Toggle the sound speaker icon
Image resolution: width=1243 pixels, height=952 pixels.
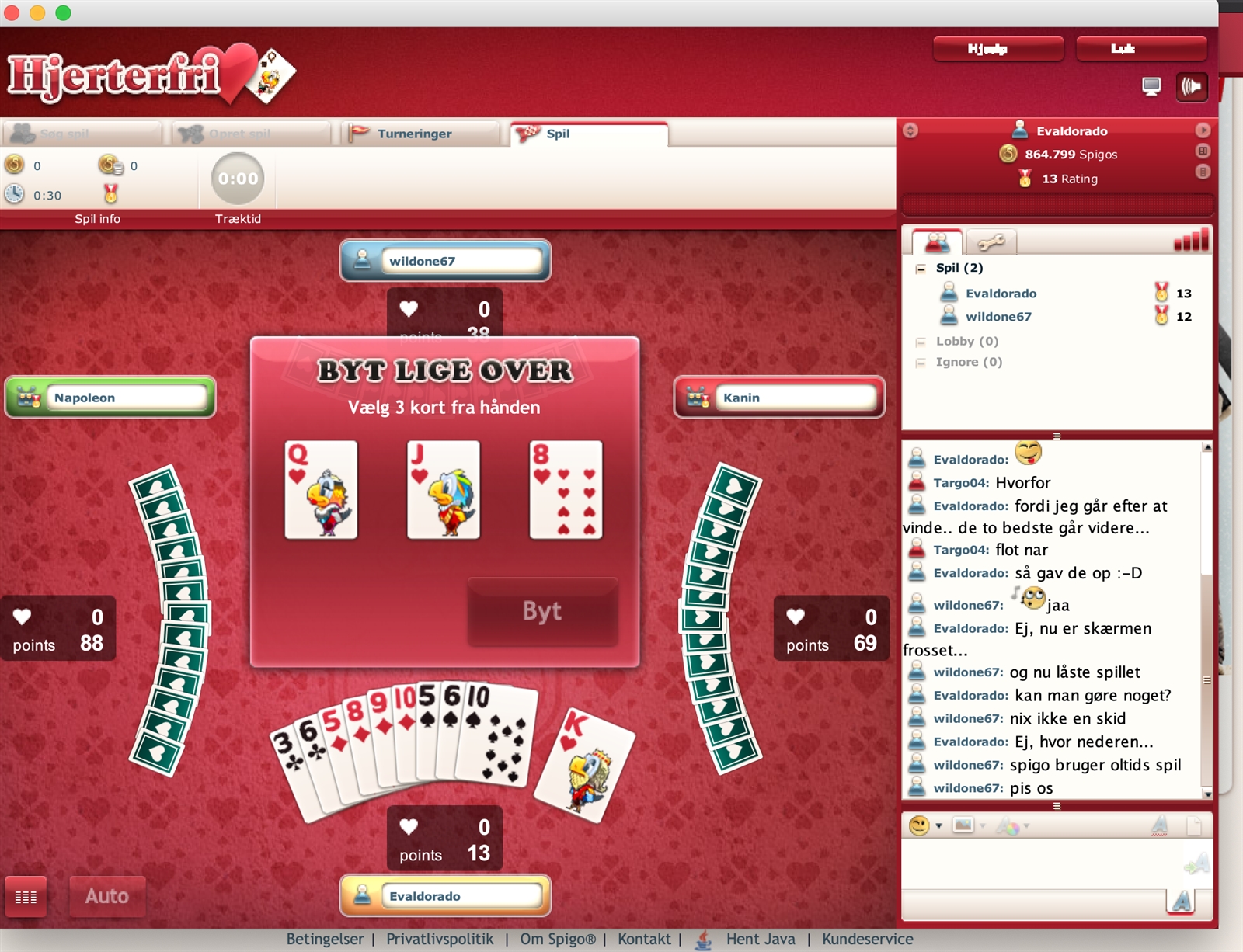1192,86
